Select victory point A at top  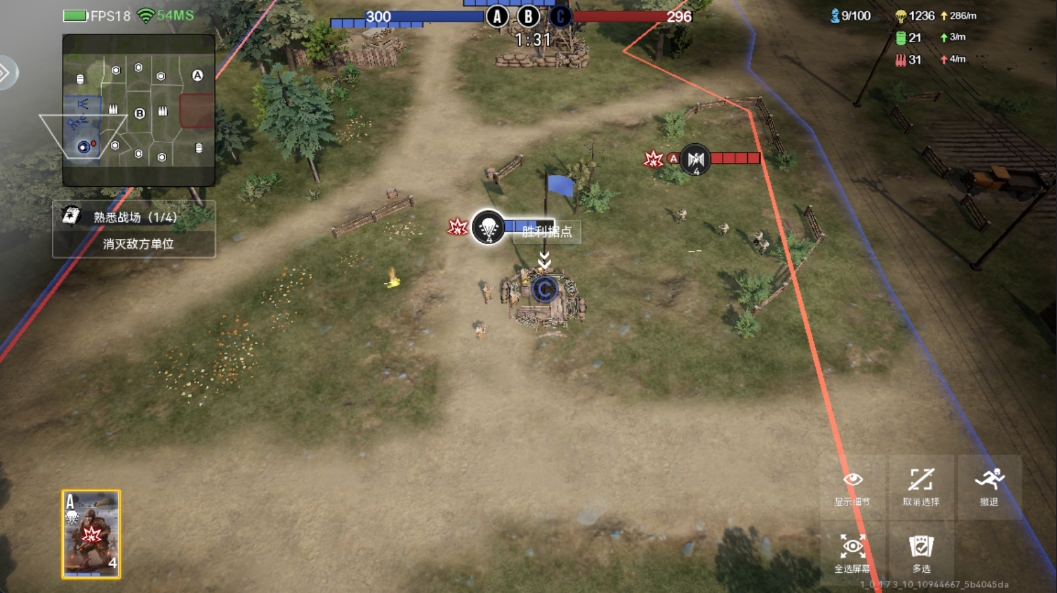497,16
